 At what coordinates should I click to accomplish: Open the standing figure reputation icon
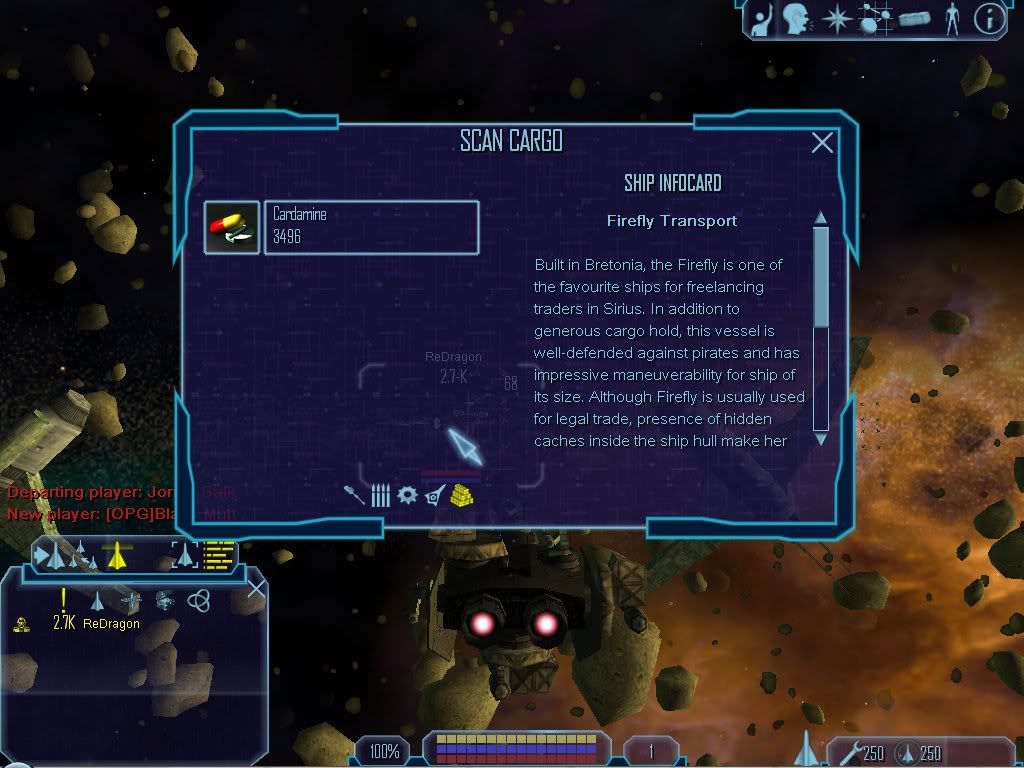(952, 18)
